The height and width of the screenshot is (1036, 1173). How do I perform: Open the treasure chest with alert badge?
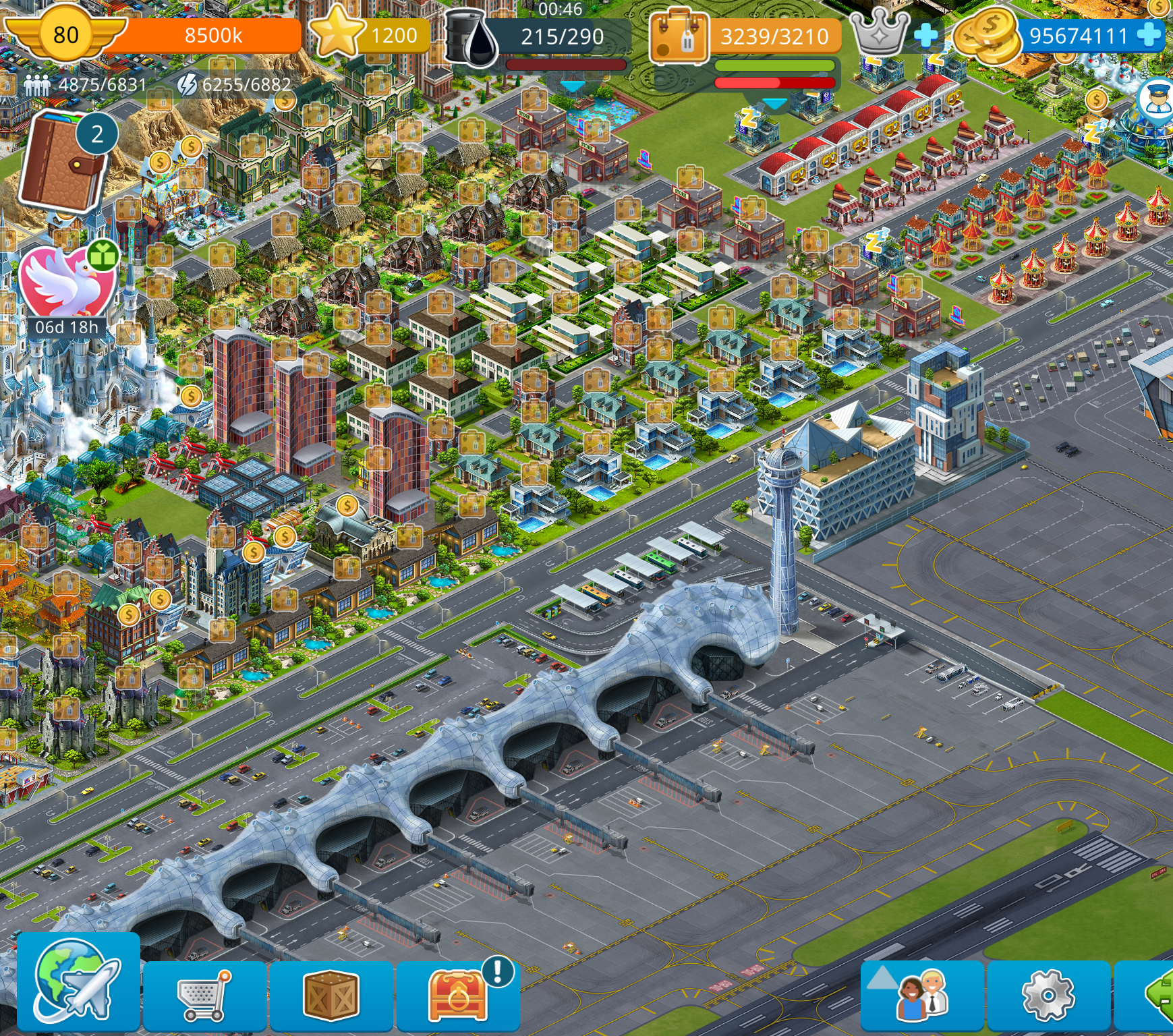click(x=458, y=996)
